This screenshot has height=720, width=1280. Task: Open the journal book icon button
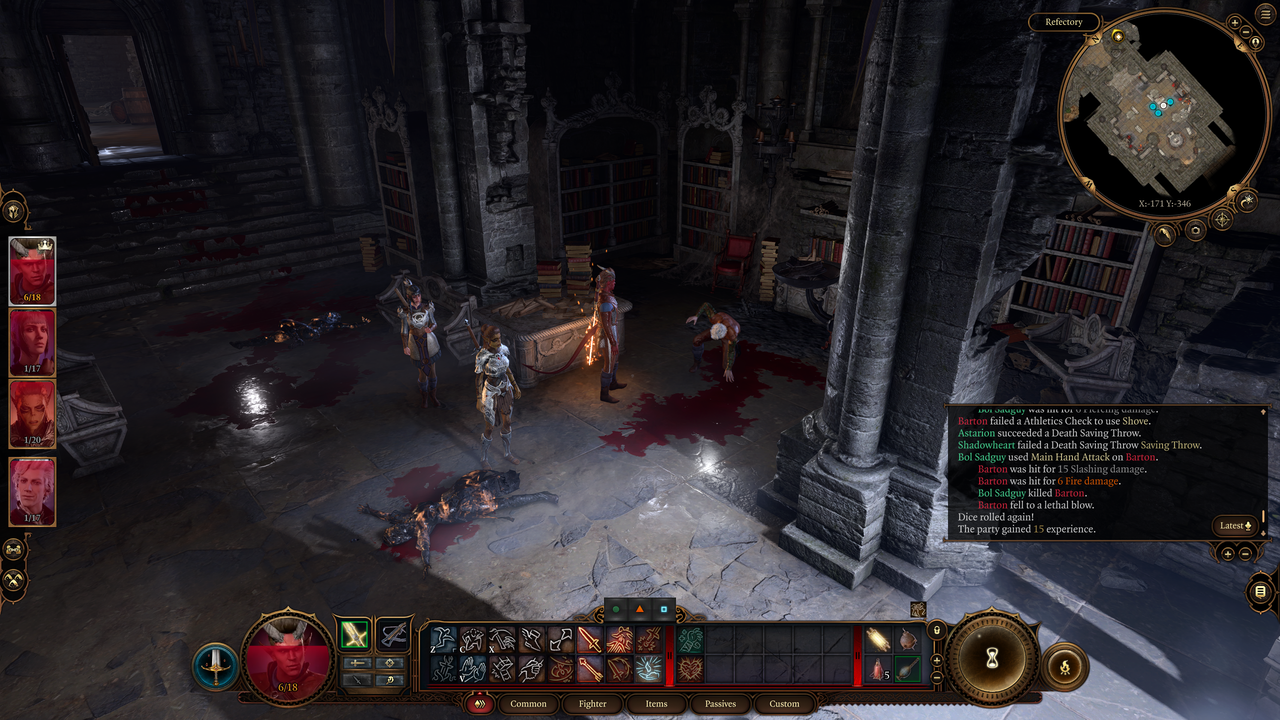[x=1260, y=592]
